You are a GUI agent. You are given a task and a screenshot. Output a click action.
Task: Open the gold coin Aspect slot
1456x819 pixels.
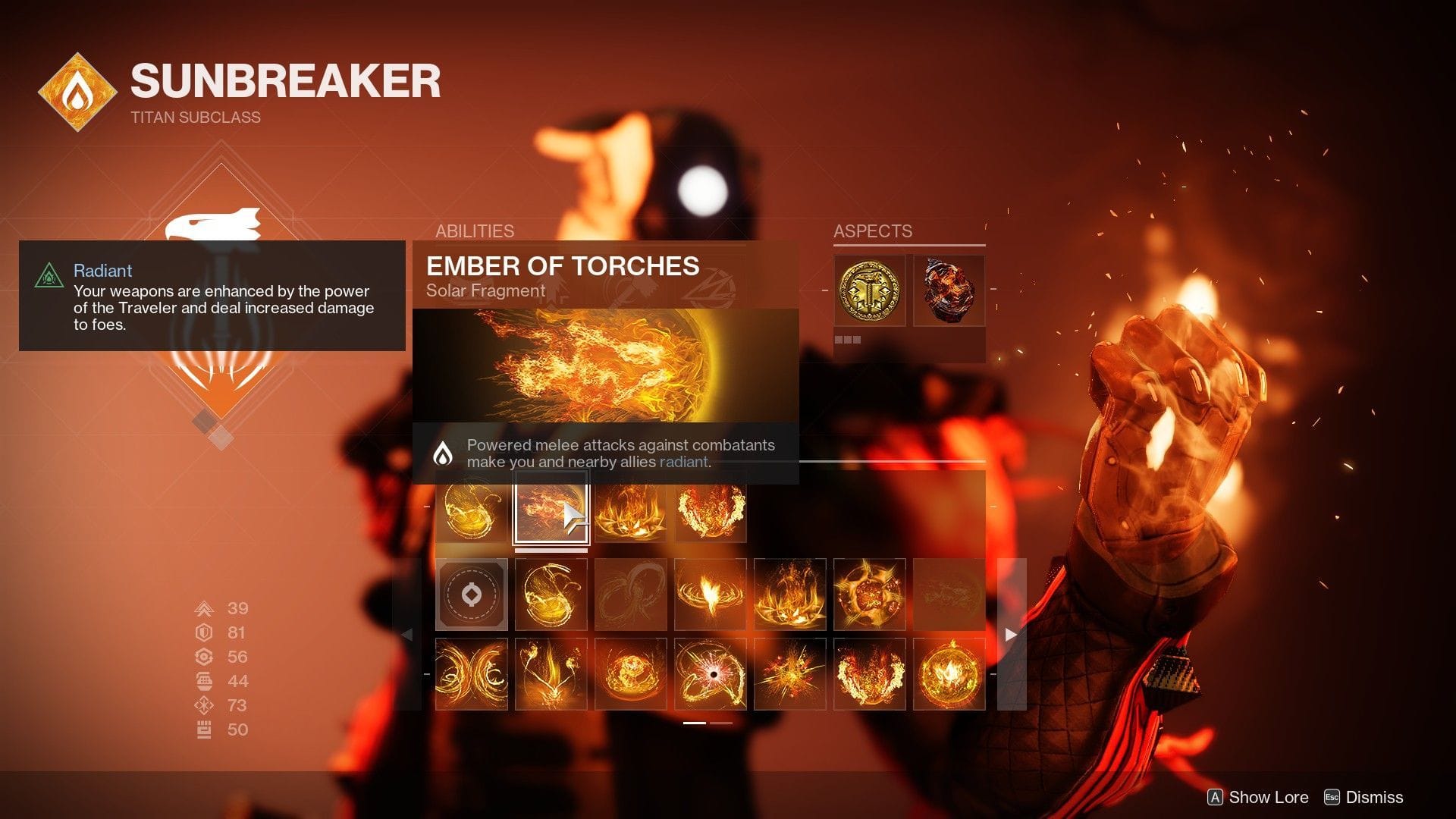[868, 290]
